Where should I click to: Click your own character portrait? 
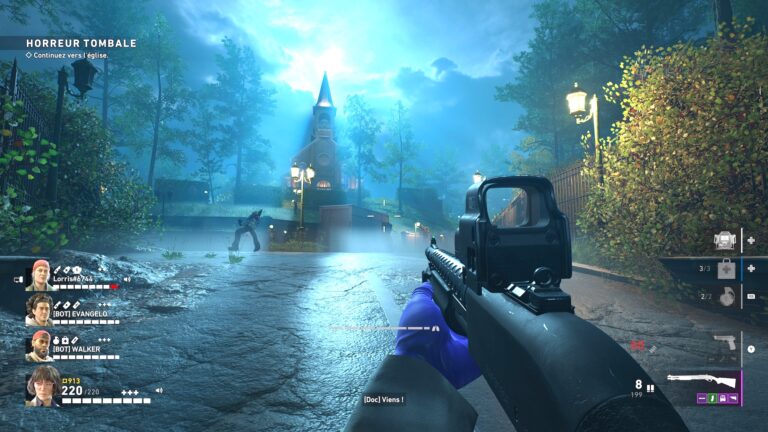pyautogui.click(x=43, y=386)
